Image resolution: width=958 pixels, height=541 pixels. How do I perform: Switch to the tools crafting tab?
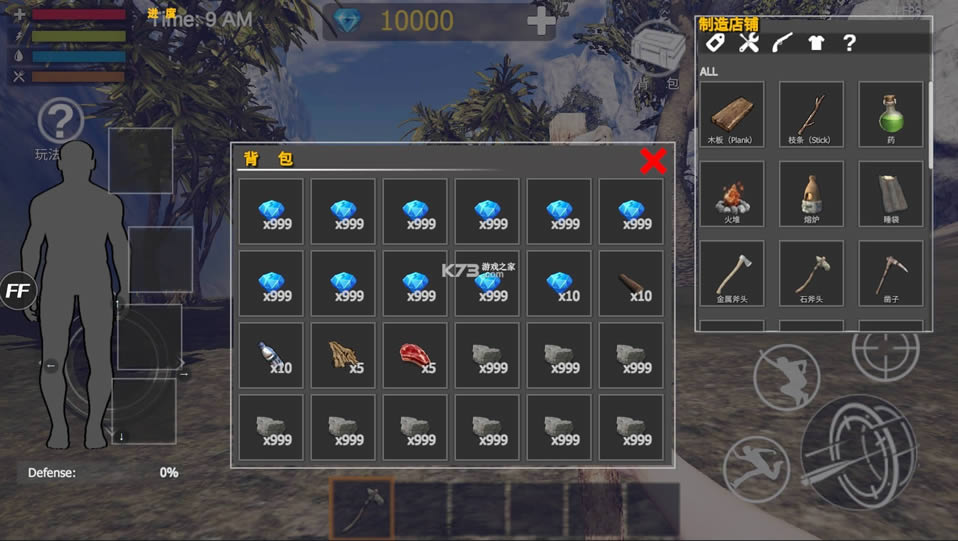coord(748,43)
